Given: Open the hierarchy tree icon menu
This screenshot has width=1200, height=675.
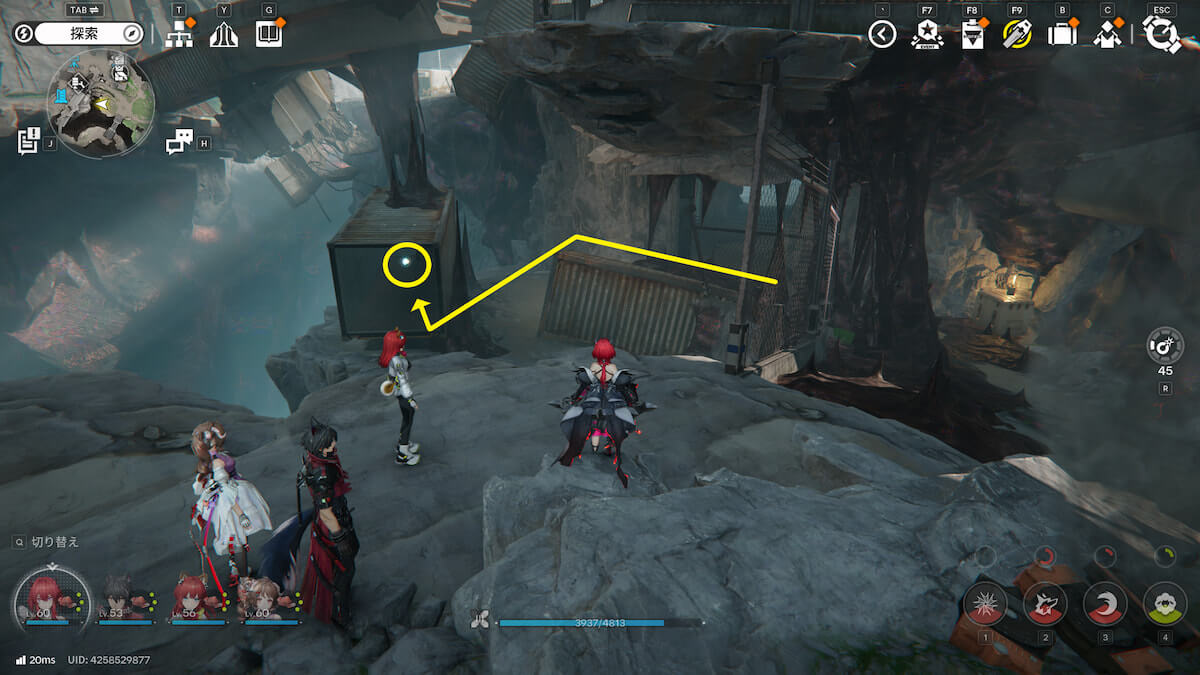Looking at the screenshot, I should click(179, 35).
